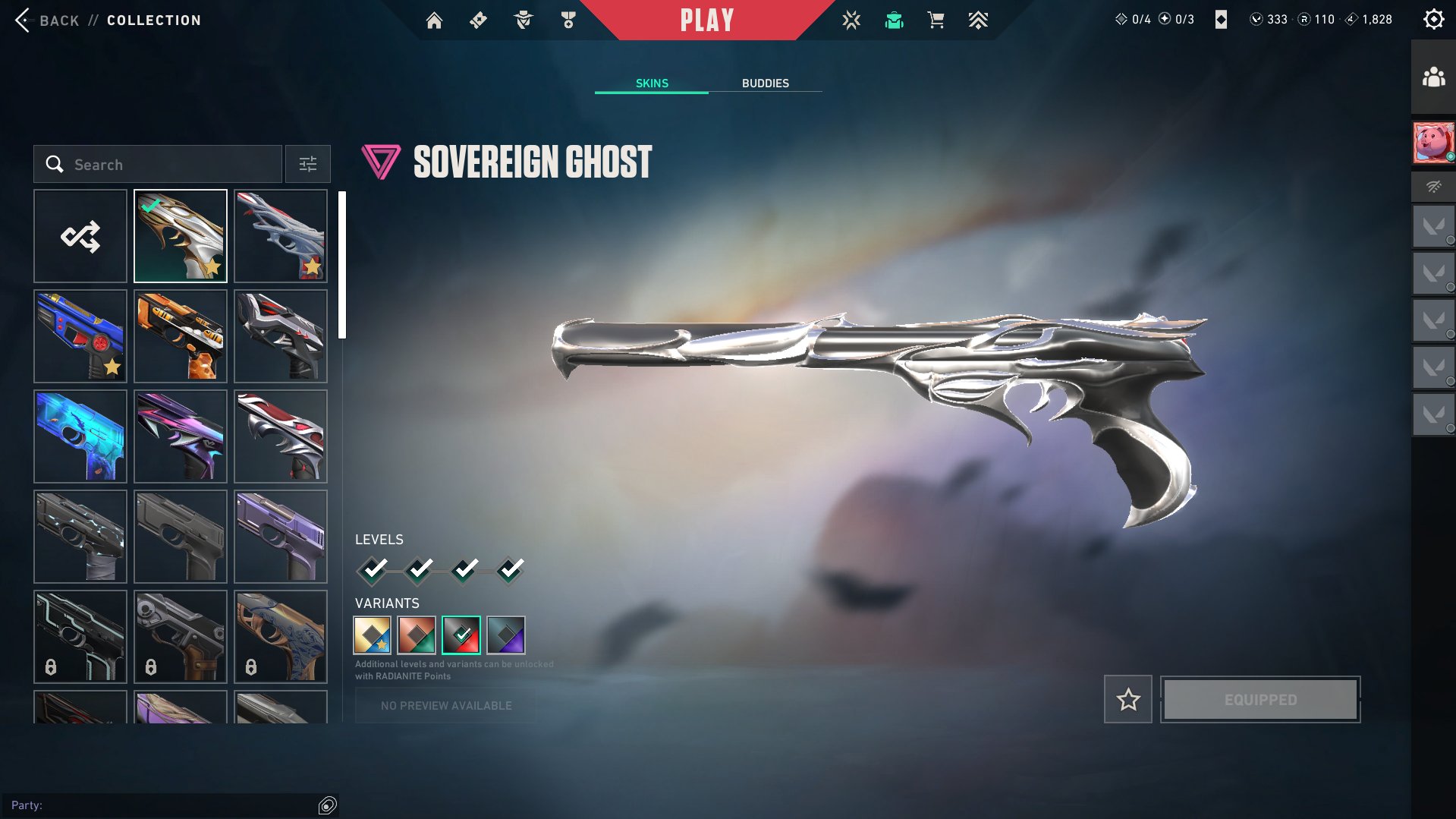1456x819 pixels.
Task: Choose the random skin shuffle tile
Action: (x=80, y=237)
